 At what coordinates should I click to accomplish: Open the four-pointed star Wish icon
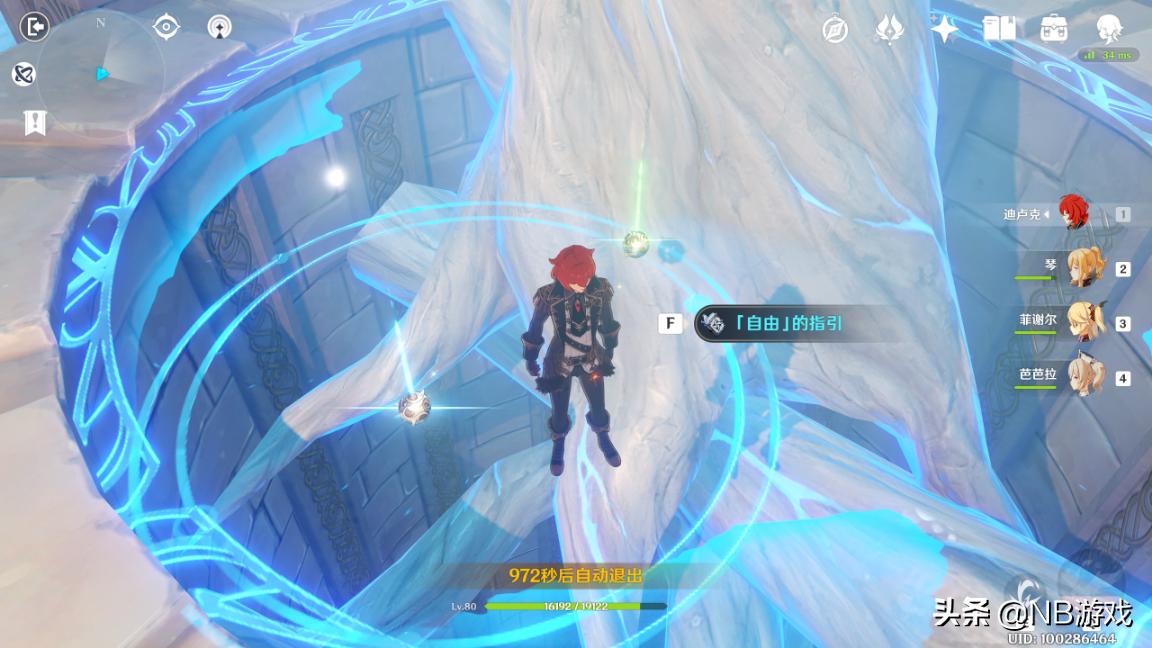point(943,29)
